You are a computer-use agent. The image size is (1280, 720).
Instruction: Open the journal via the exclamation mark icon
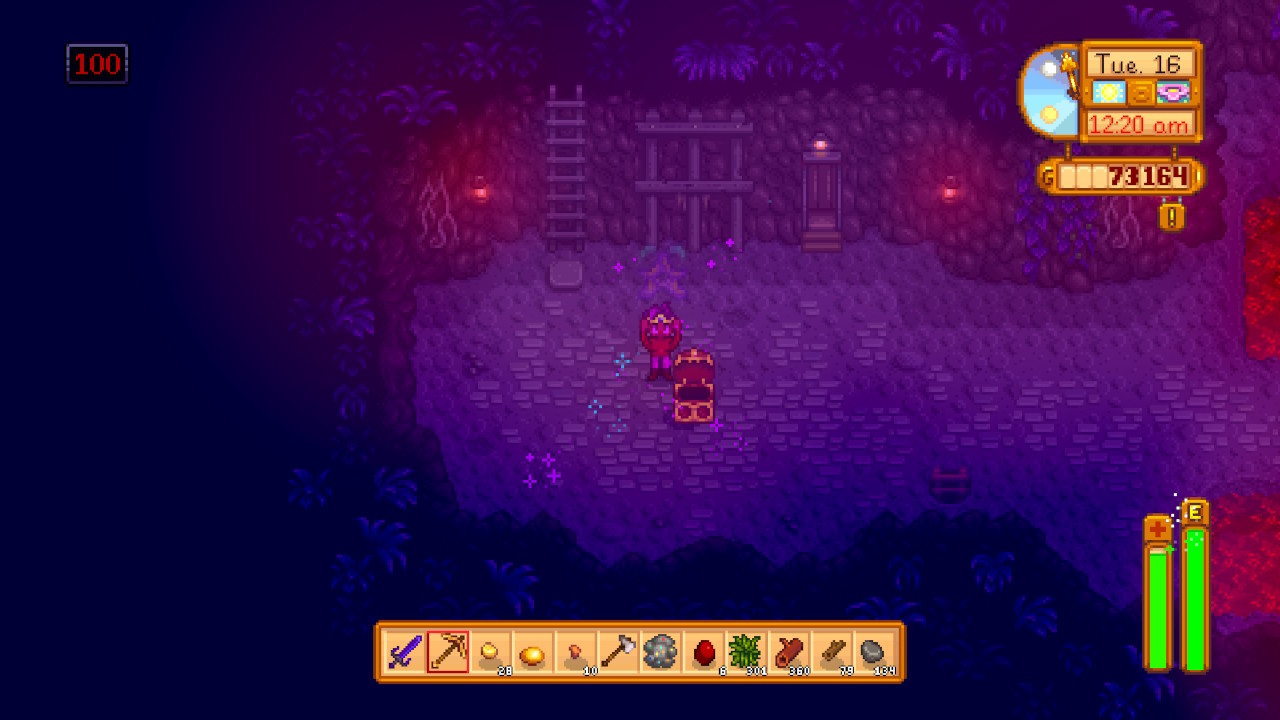[1172, 215]
